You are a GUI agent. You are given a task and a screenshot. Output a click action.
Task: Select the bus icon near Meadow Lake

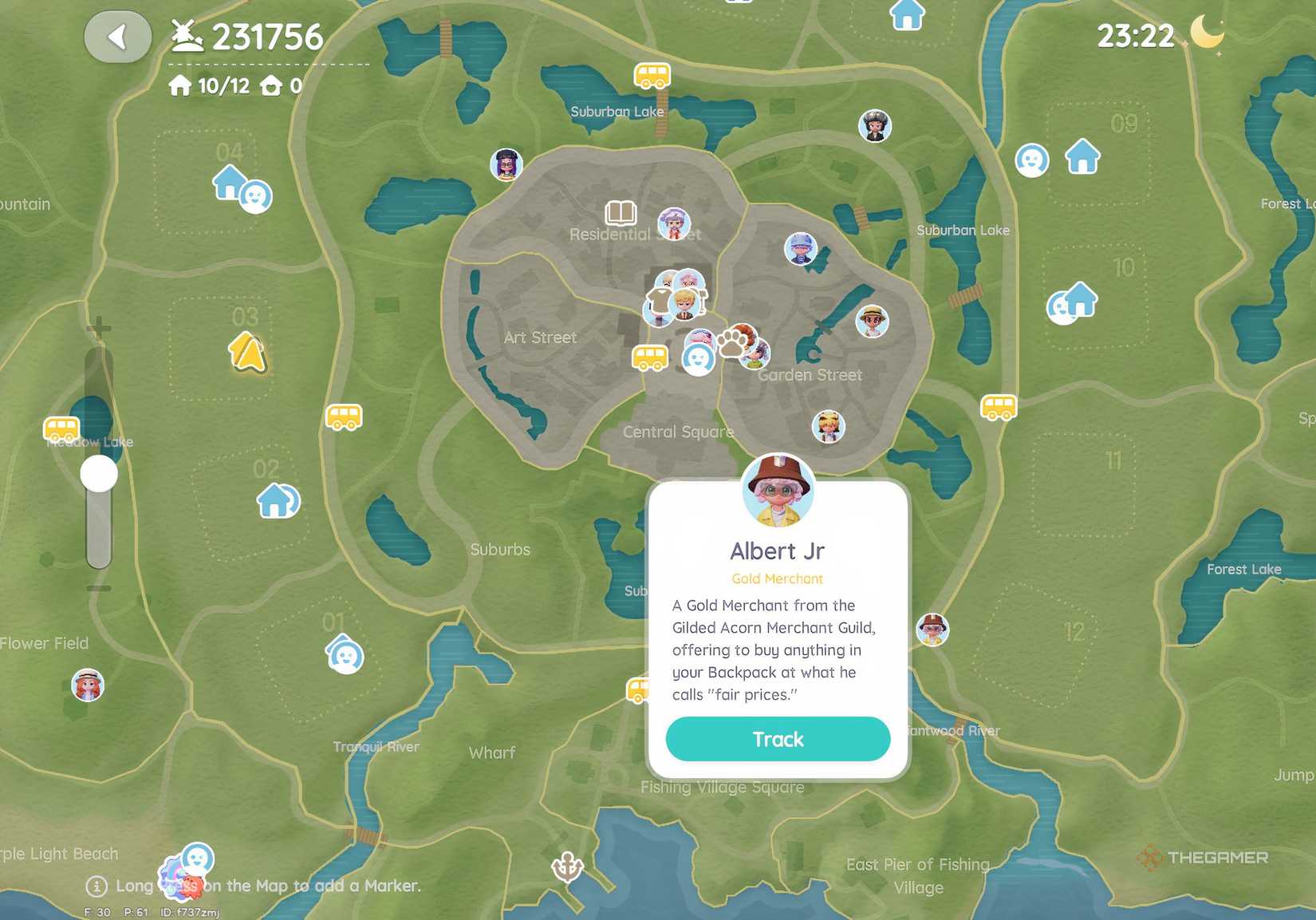[x=62, y=428]
